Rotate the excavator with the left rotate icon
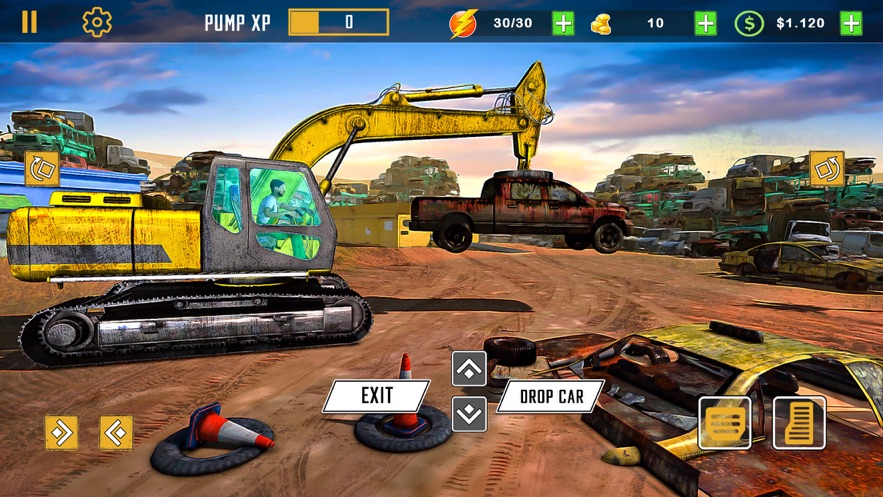This screenshot has width=883, height=497. pyautogui.click(x=42, y=169)
